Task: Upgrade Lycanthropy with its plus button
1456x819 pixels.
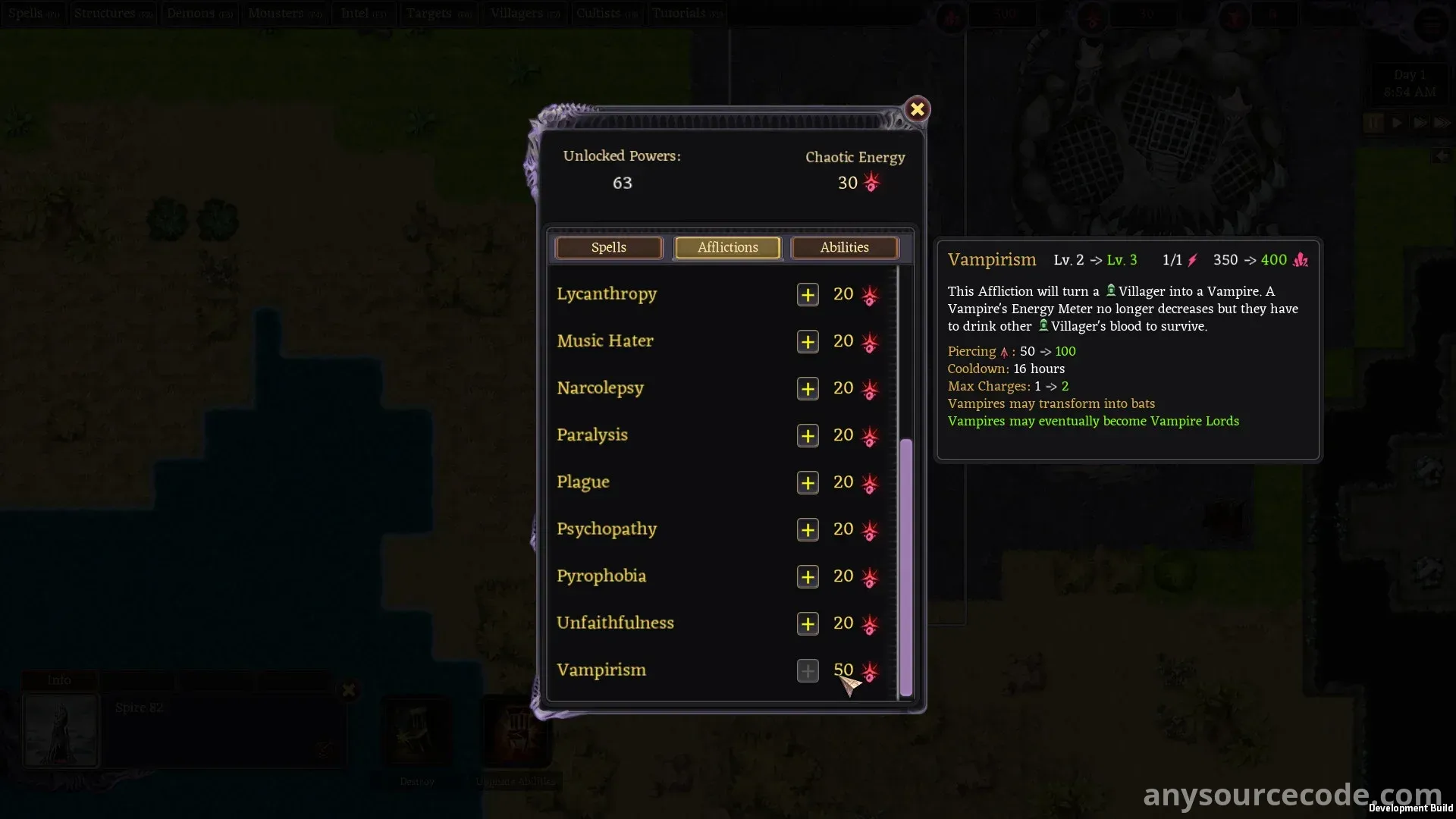Action: (808, 295)
